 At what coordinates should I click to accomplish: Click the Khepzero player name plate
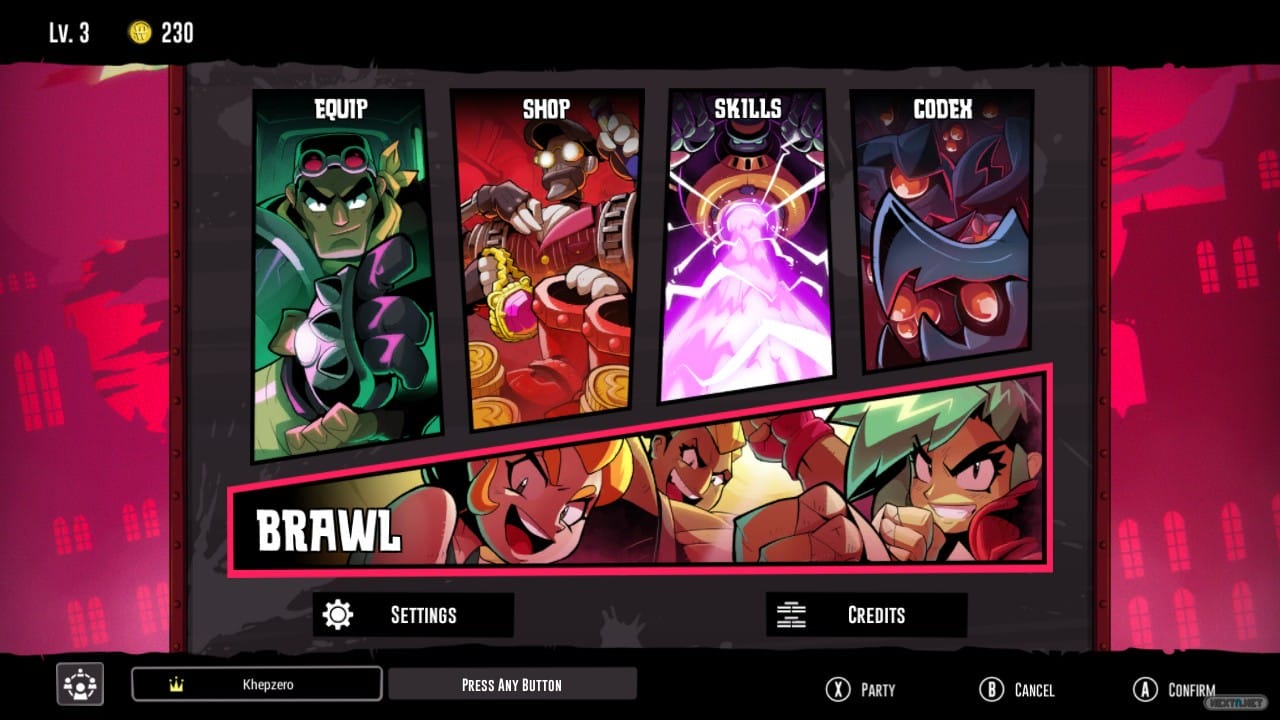click(x=255, y=684)
